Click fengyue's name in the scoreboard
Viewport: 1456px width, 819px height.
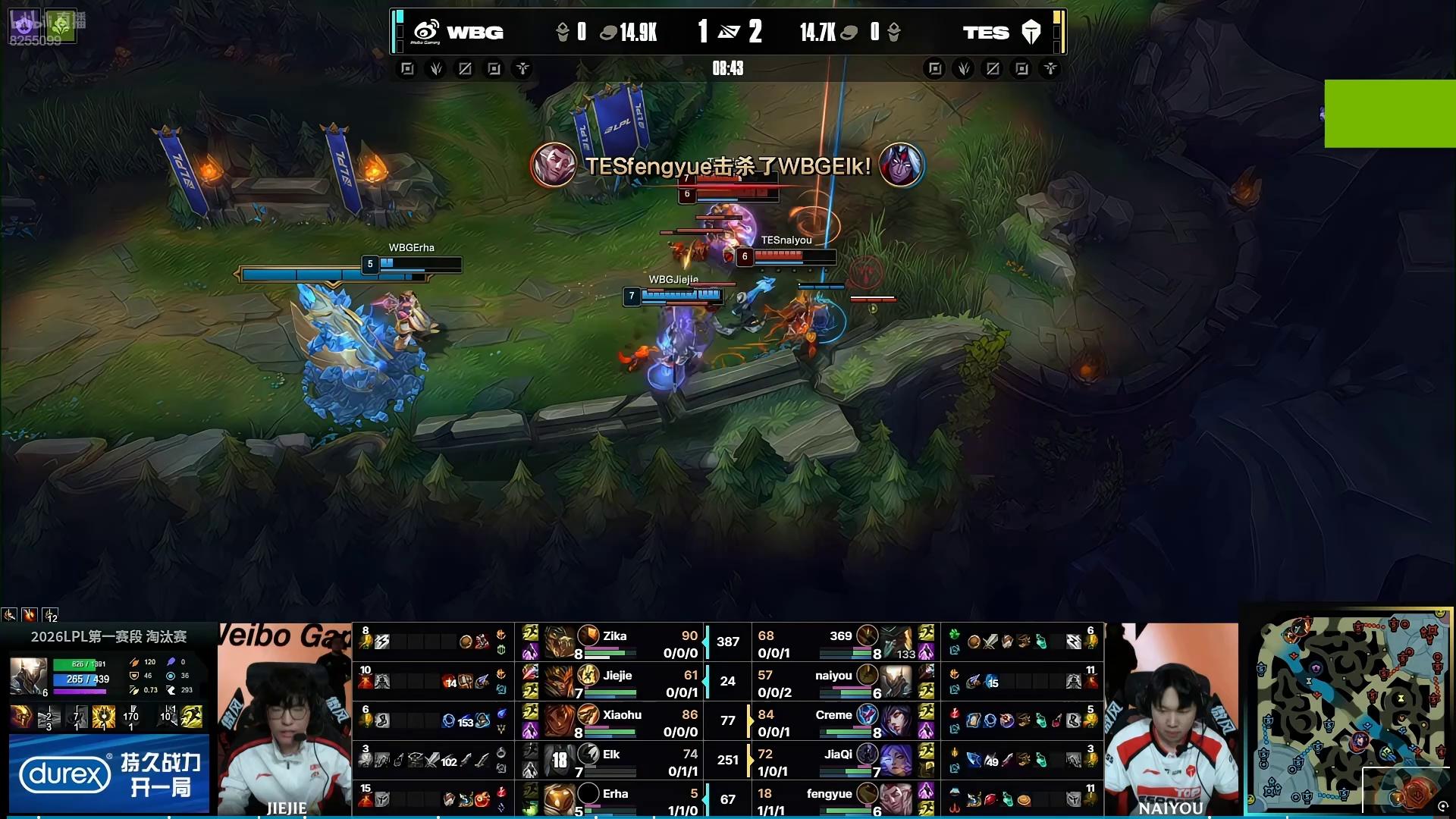[x=829, y=794]
